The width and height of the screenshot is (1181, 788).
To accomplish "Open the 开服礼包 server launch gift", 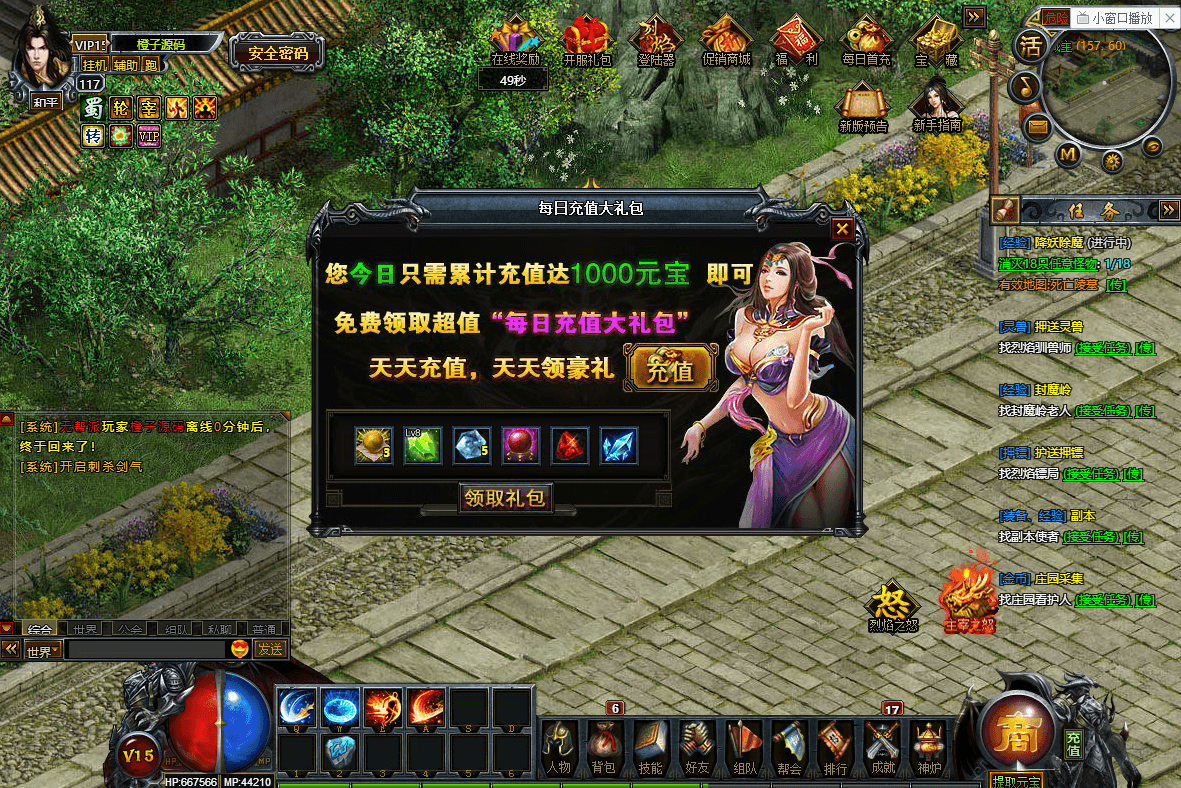I will click(587, 42).
